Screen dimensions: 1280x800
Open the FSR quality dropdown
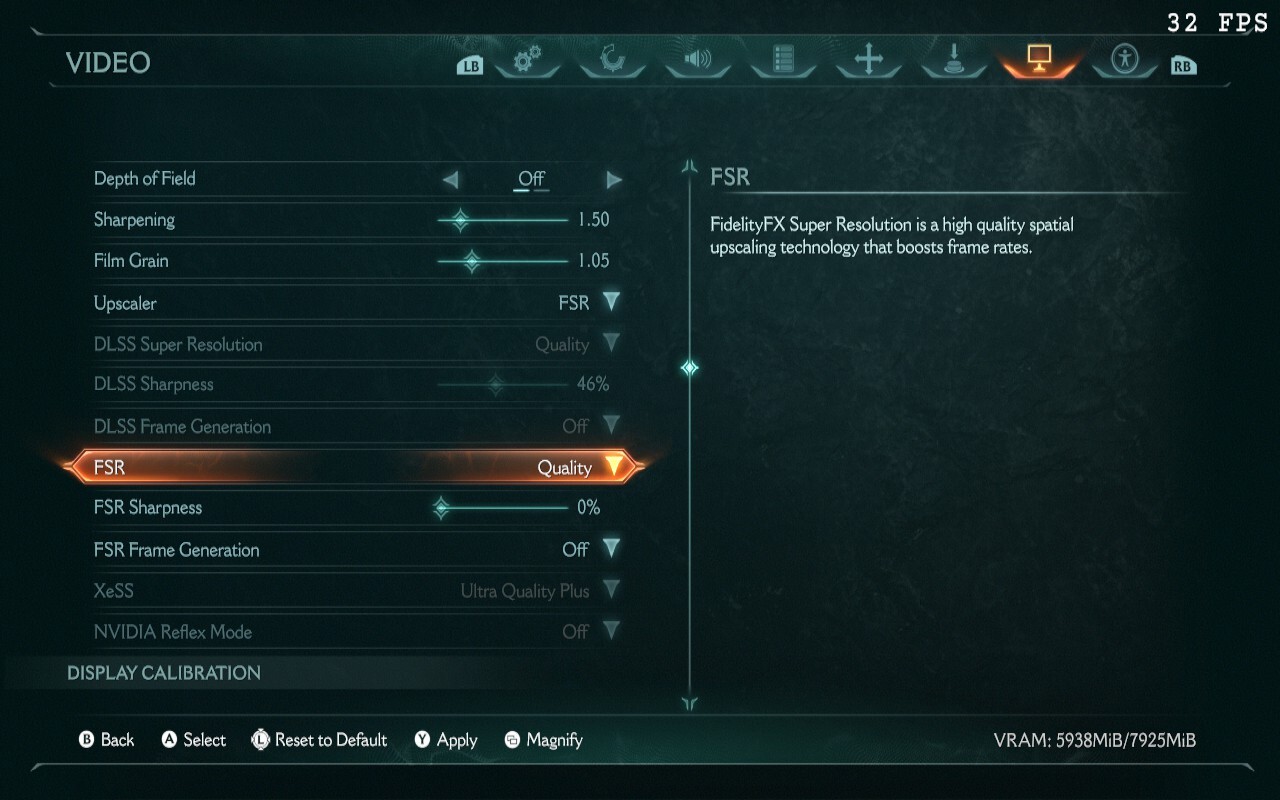coord(612,467)
